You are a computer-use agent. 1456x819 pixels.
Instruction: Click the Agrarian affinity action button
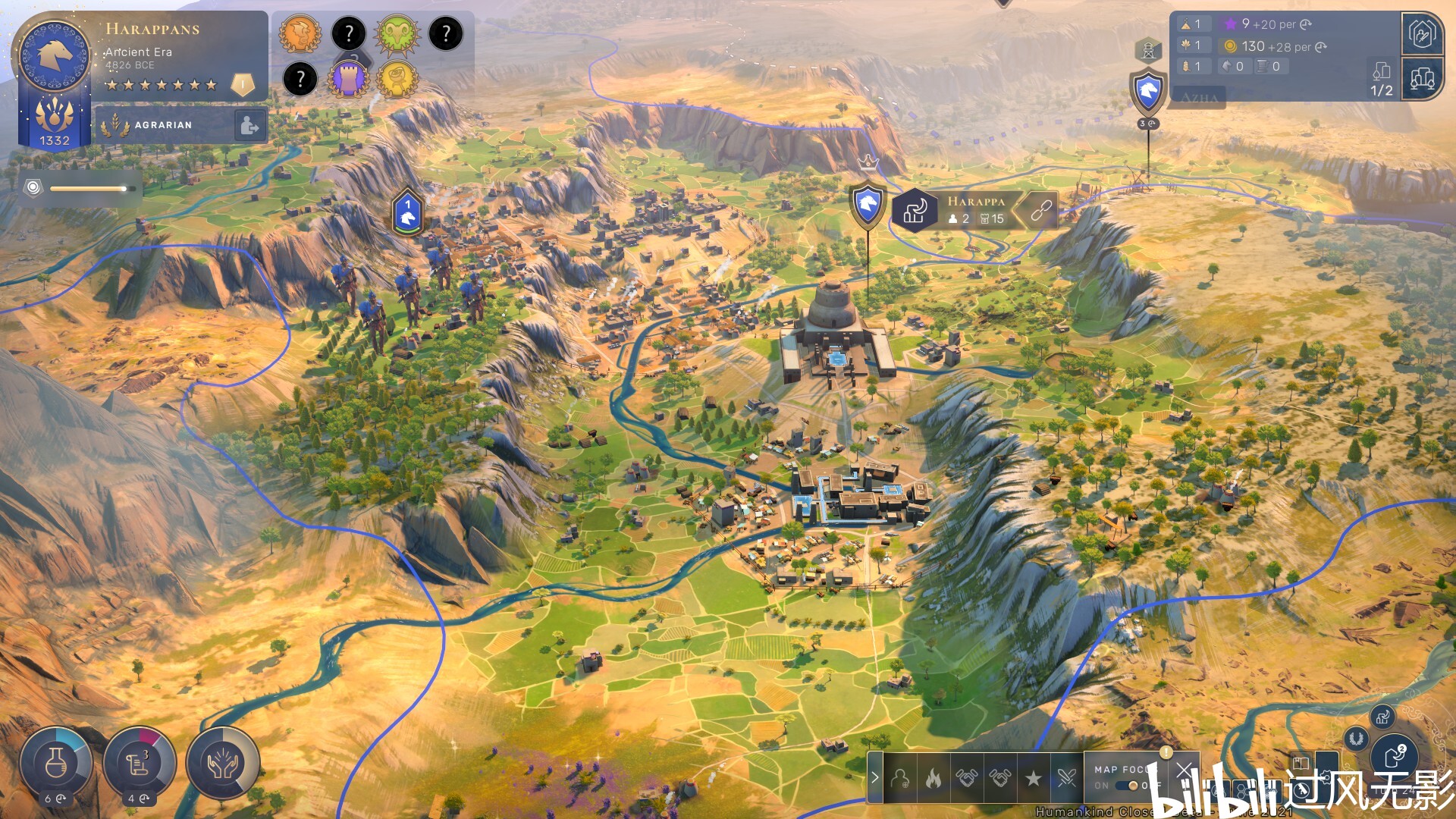coord(249,125)
